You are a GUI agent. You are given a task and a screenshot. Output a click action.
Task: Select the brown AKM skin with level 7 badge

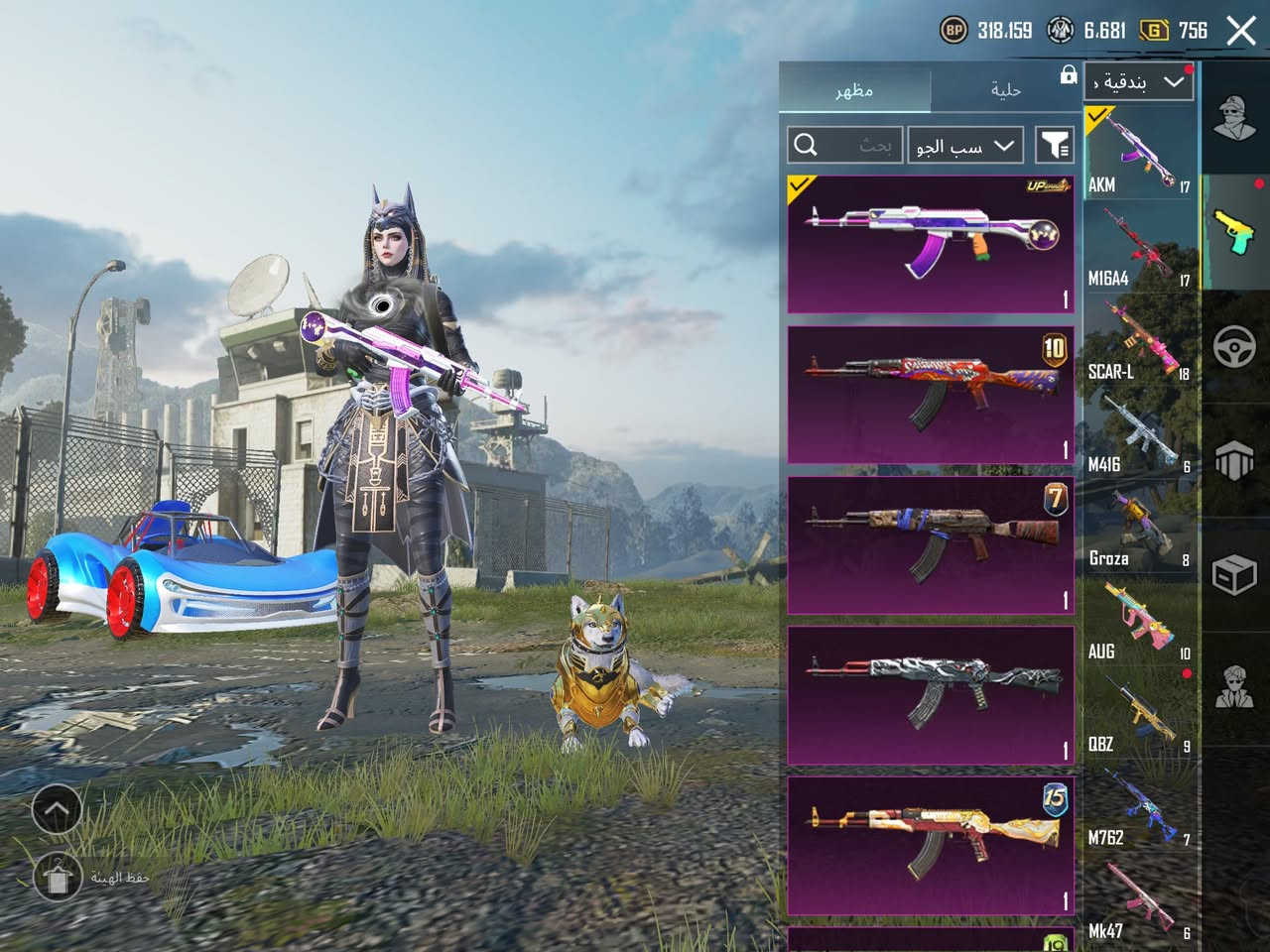click(930, 544)
